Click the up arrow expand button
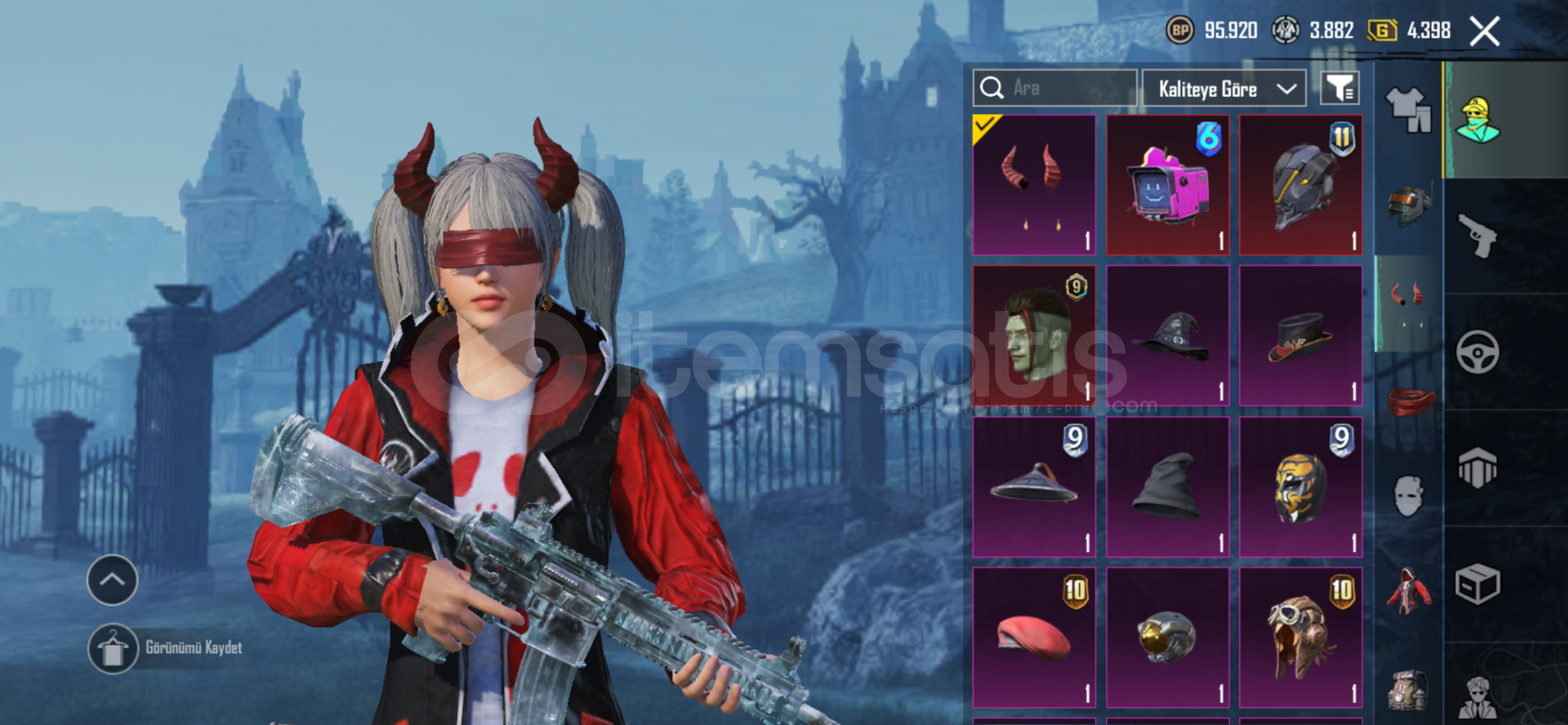 tap(112, 580)
